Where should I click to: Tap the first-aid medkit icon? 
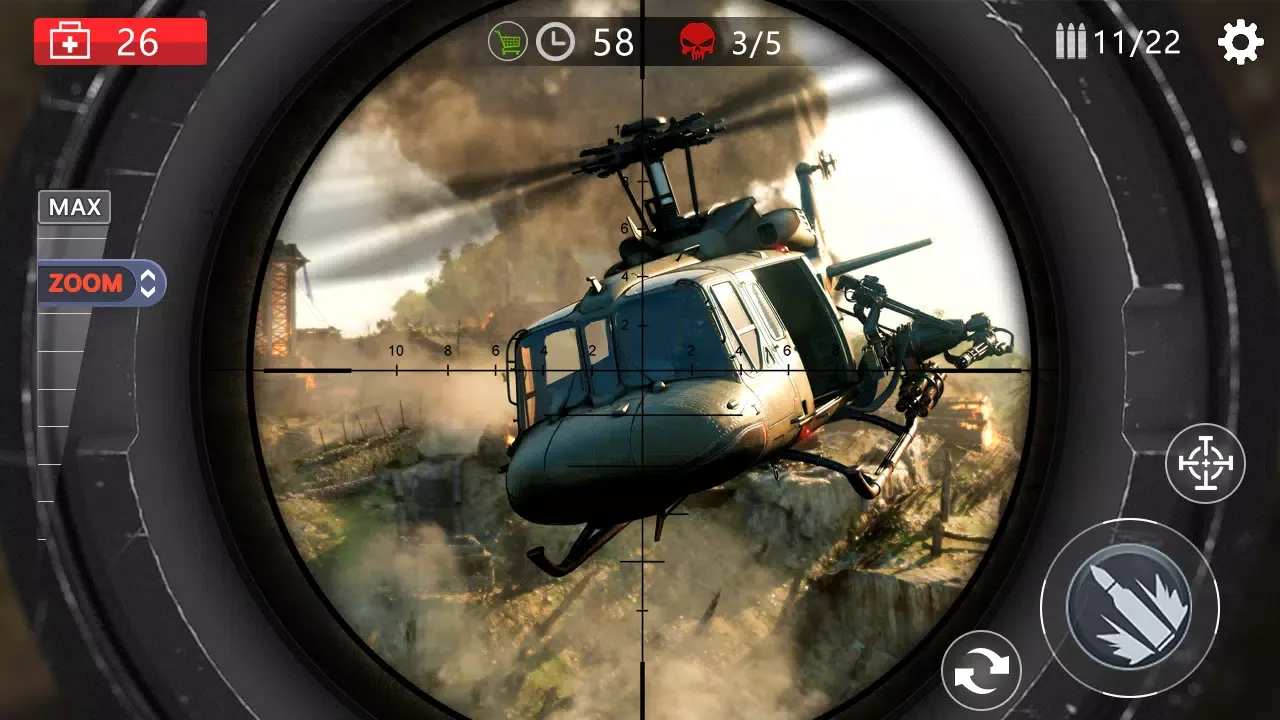click(x=70, y=41)
